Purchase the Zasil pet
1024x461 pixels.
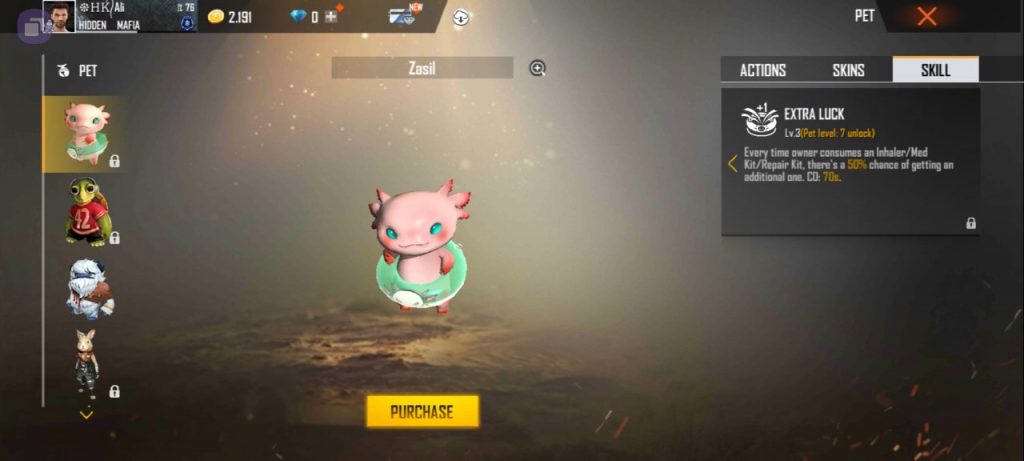point(422,411)
